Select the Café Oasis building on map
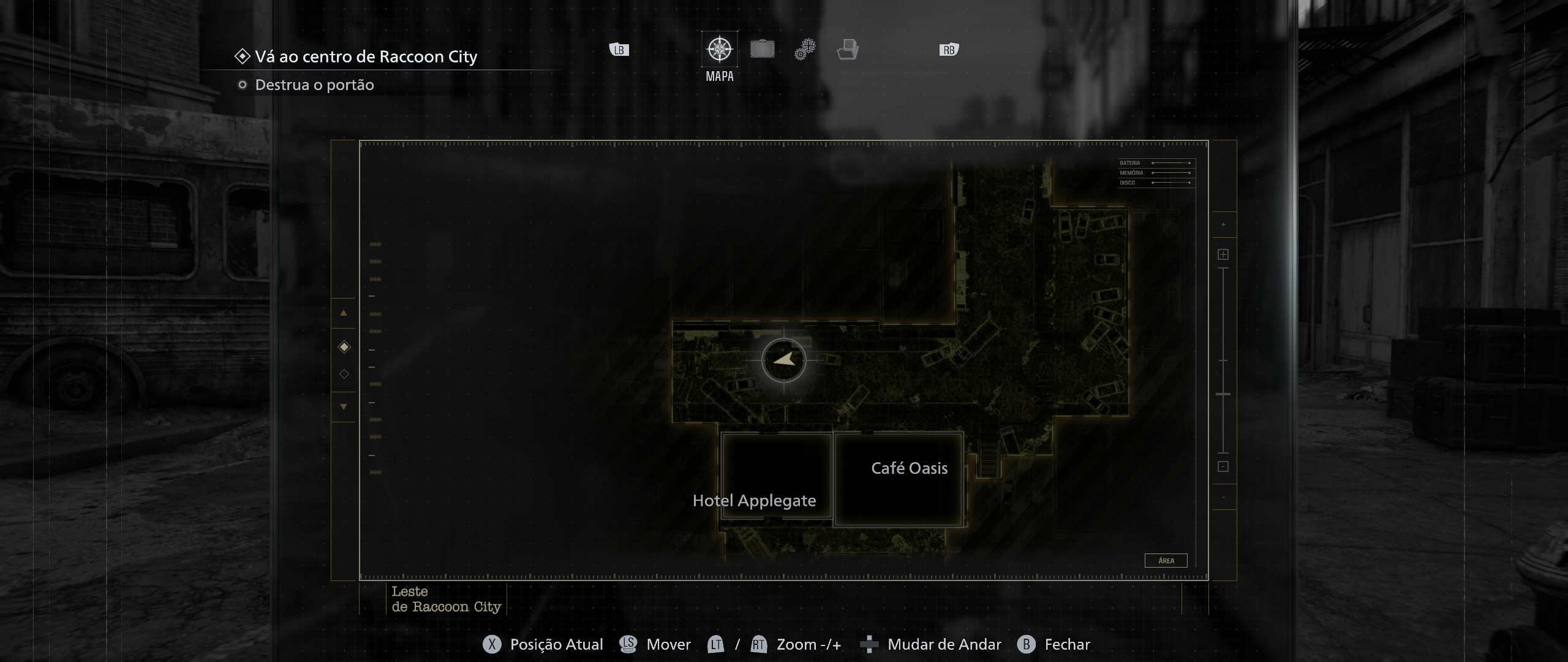 899,479
